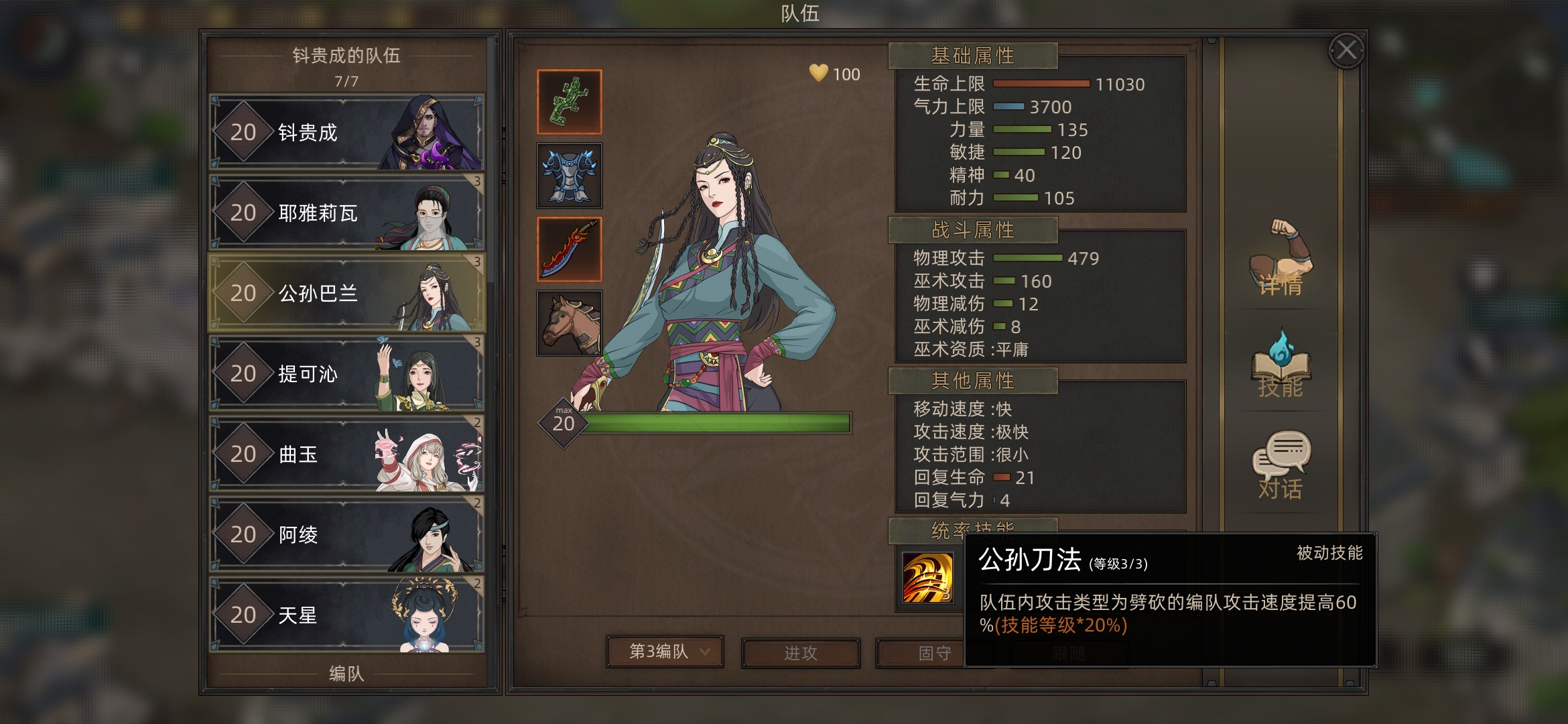
Task: Open the 对话 dialogue tab
Action: (1281, 466)
